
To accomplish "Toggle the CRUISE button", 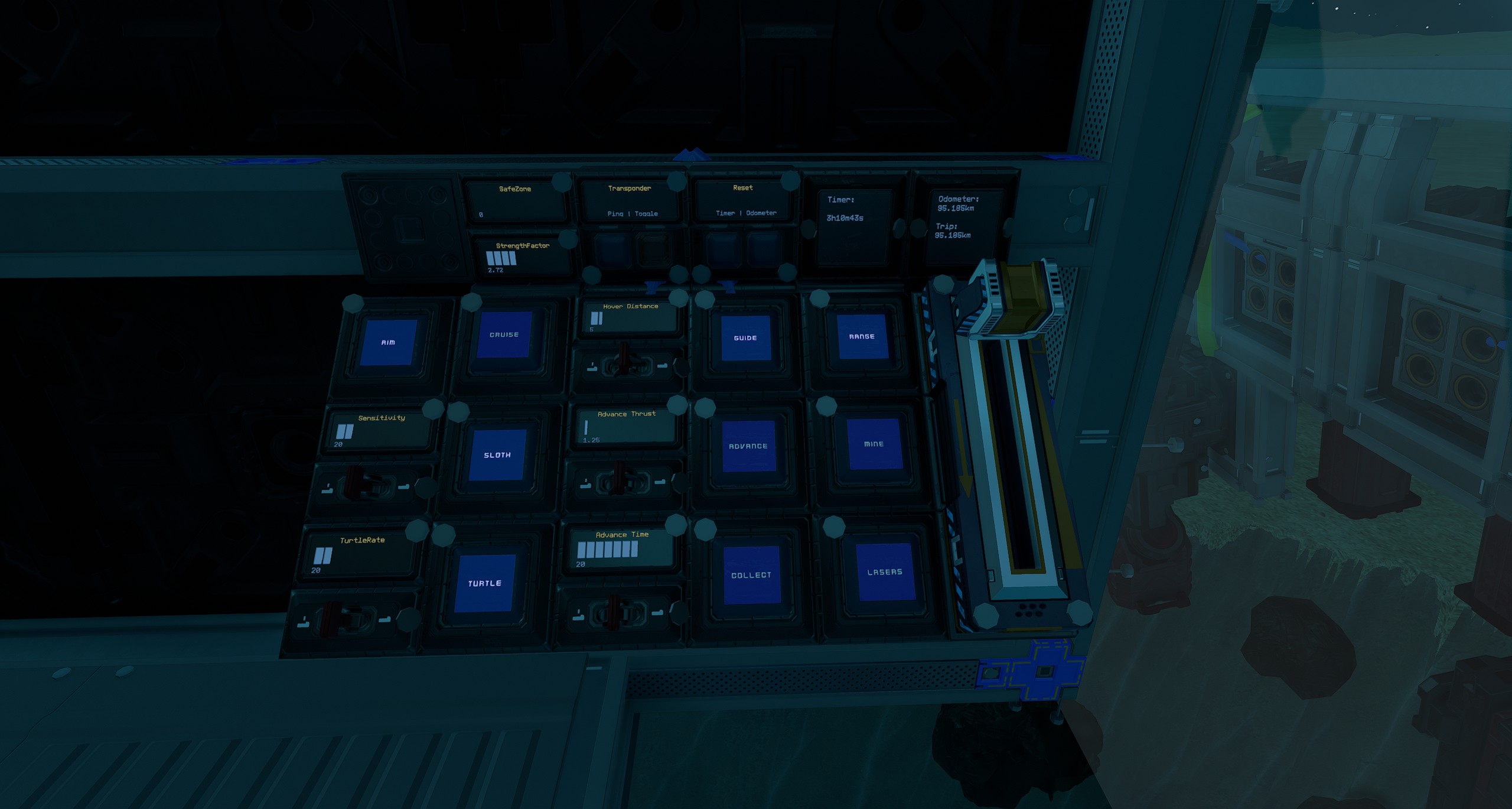I will [x=504, y=334].
